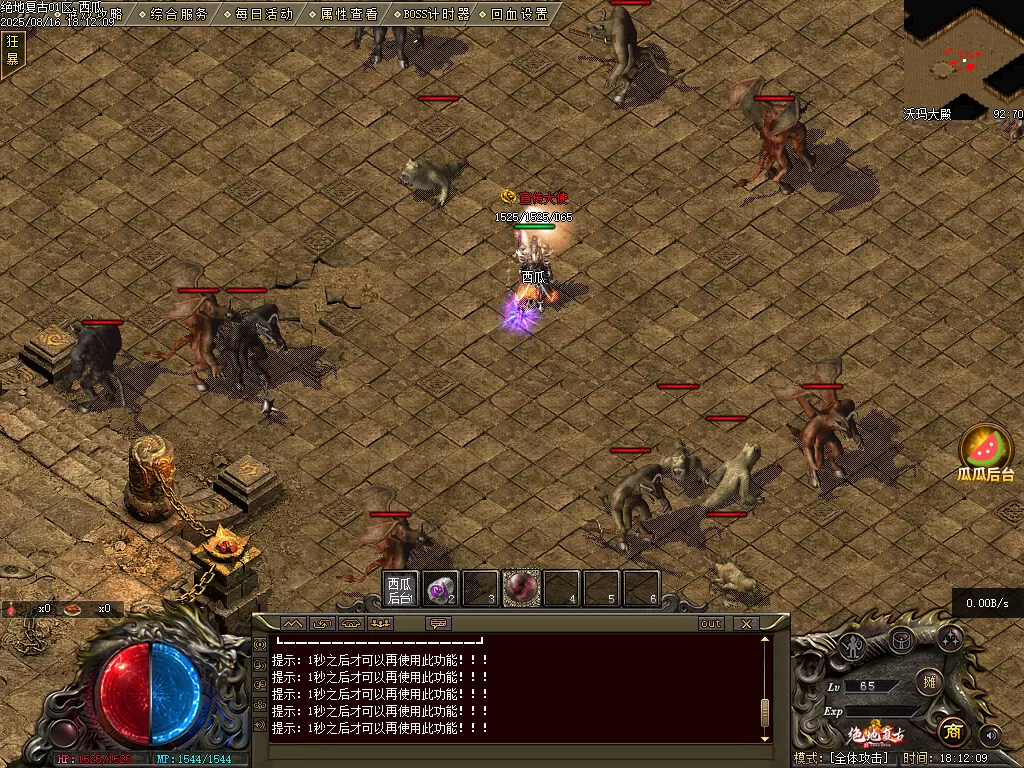The width and height of the screenshot is (1024, 768).
Task: Toggle the 狂暴 button
Action: [12, 49]
